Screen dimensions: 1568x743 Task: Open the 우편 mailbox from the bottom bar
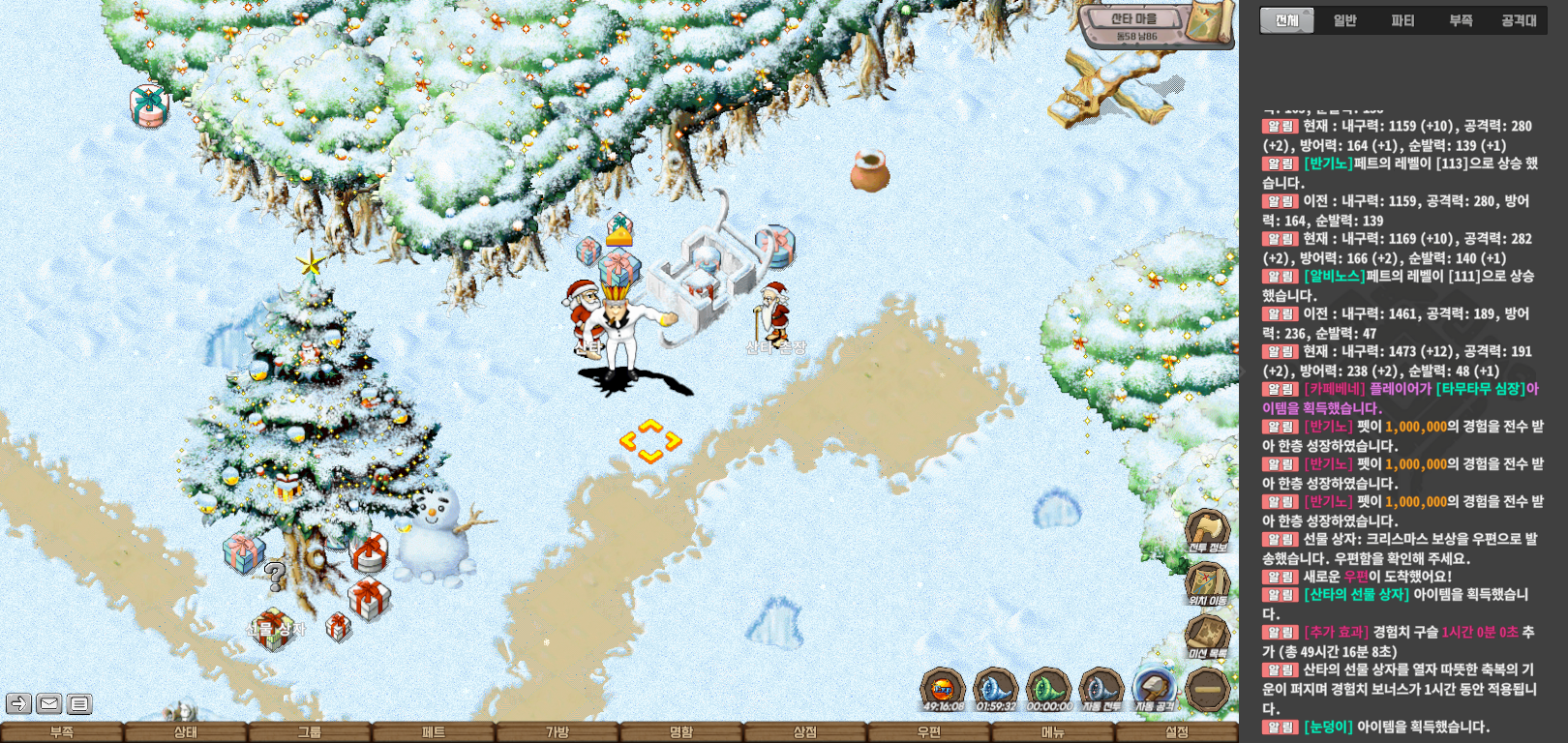click(929, 732)
